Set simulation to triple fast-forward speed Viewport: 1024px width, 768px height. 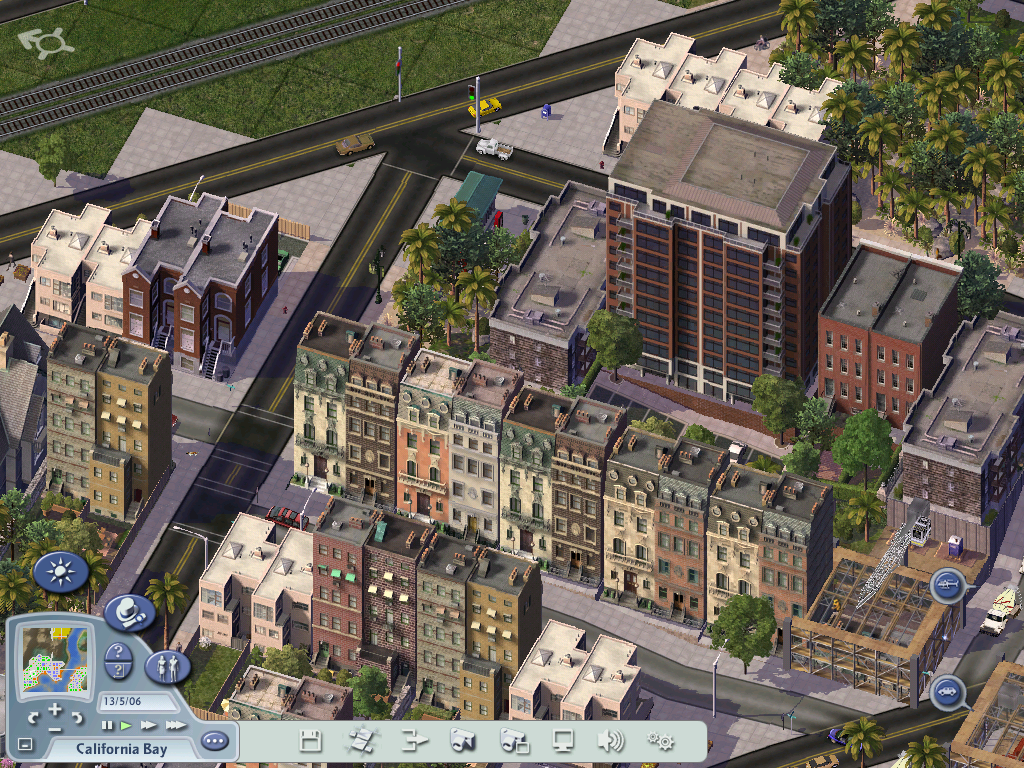175,724
